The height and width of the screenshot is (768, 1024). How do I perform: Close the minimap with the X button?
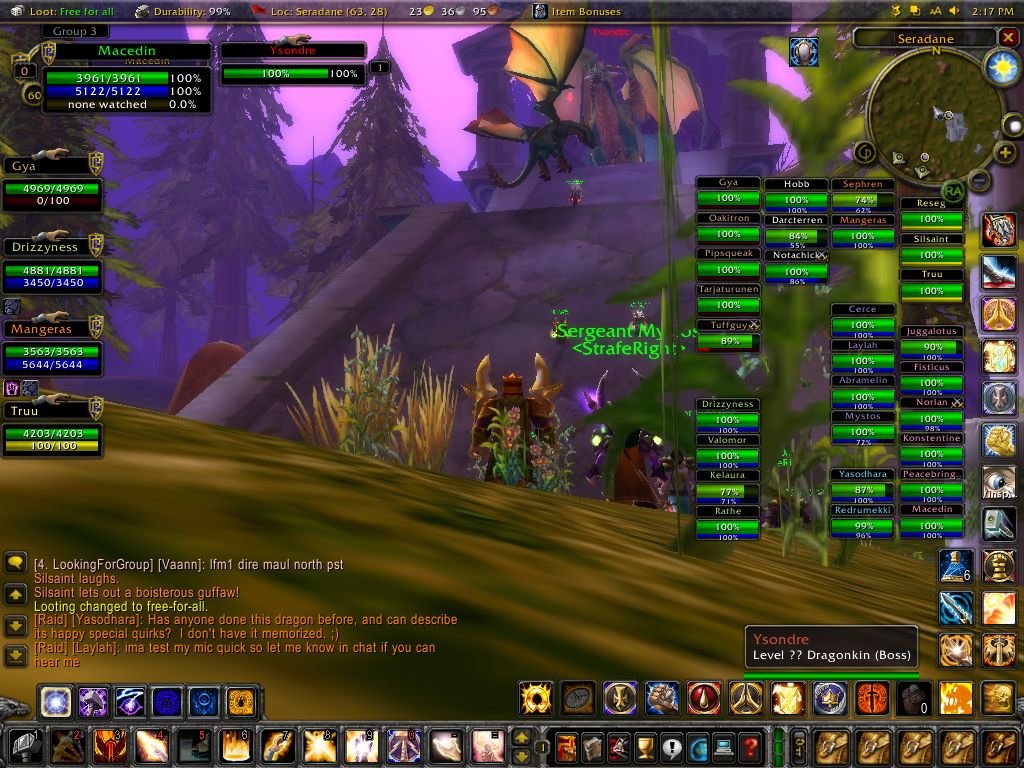[x=1009, y=38]
